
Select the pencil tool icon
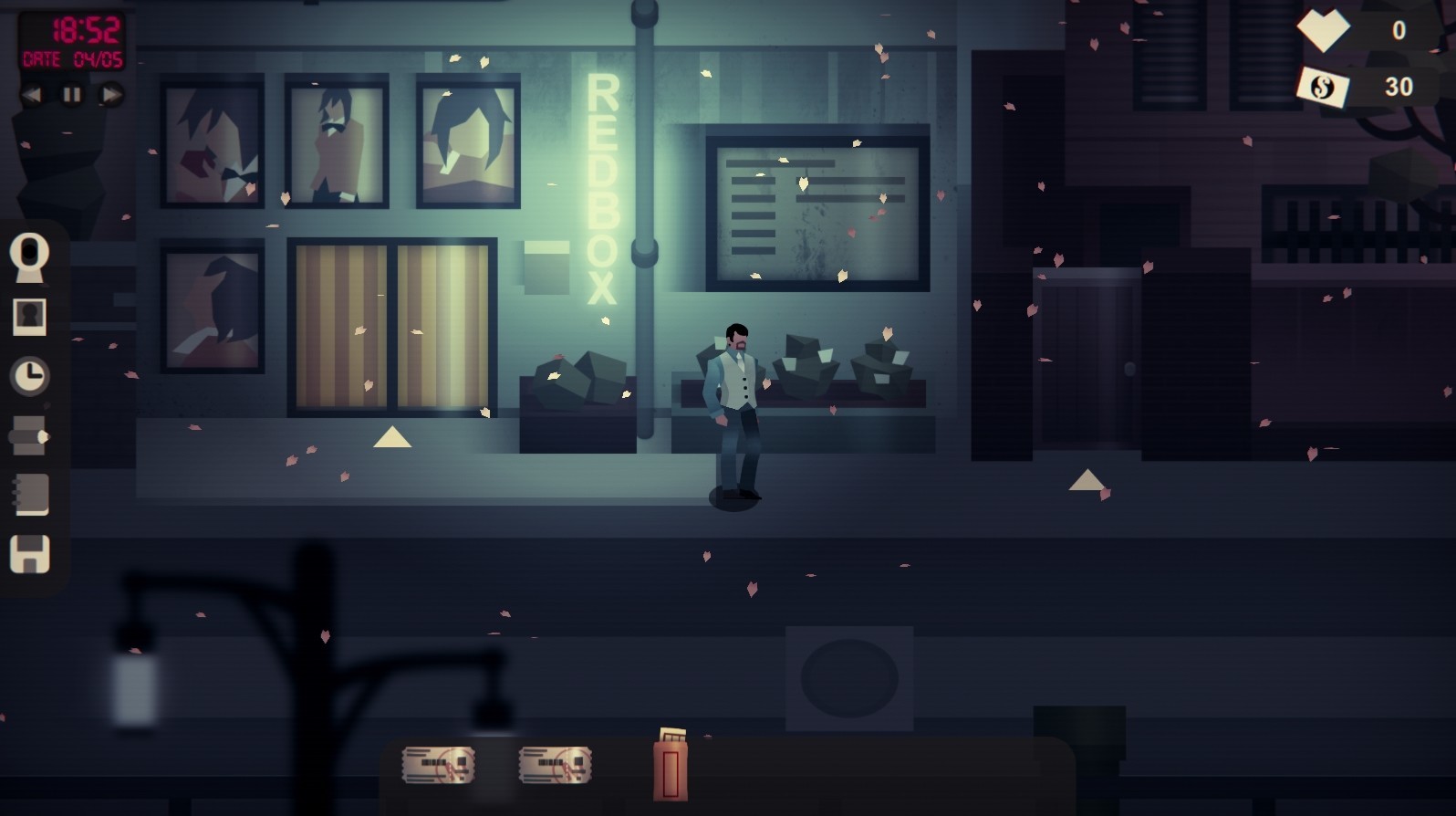30,435
